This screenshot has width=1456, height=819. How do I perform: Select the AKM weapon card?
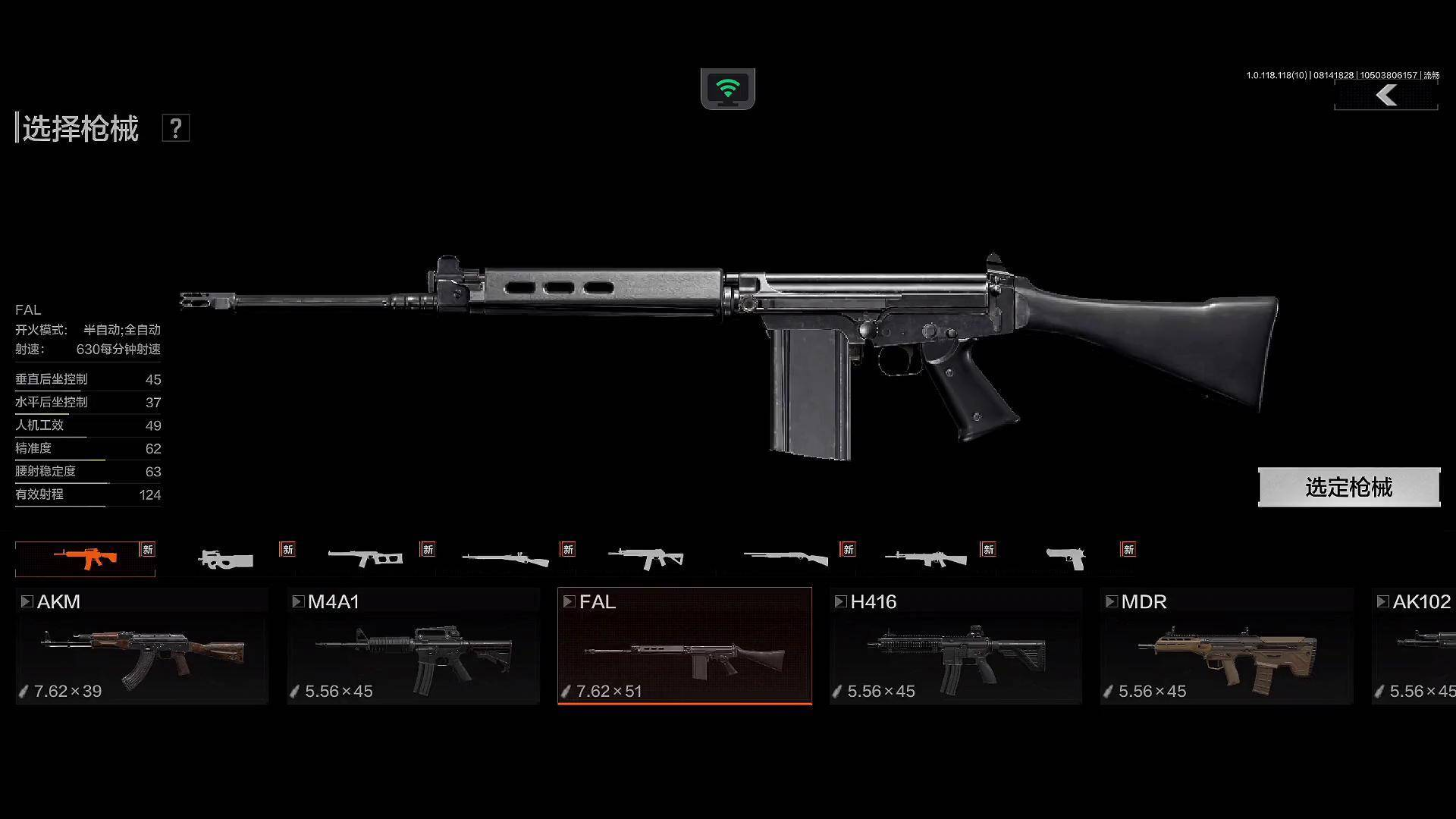pyautogui.click(x=142, y=646)
